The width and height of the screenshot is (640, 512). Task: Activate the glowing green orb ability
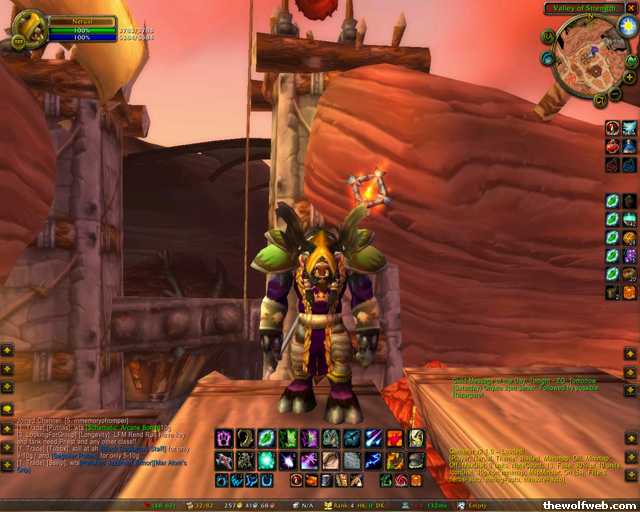[267, 460]
